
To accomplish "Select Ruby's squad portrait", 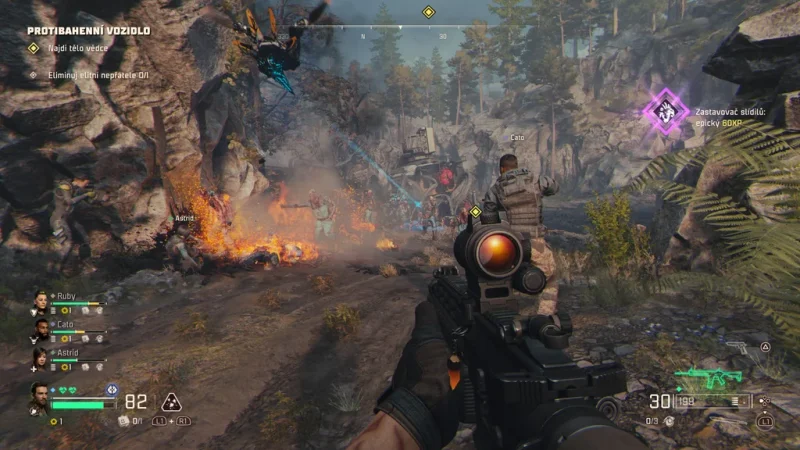I will (41, 300).
